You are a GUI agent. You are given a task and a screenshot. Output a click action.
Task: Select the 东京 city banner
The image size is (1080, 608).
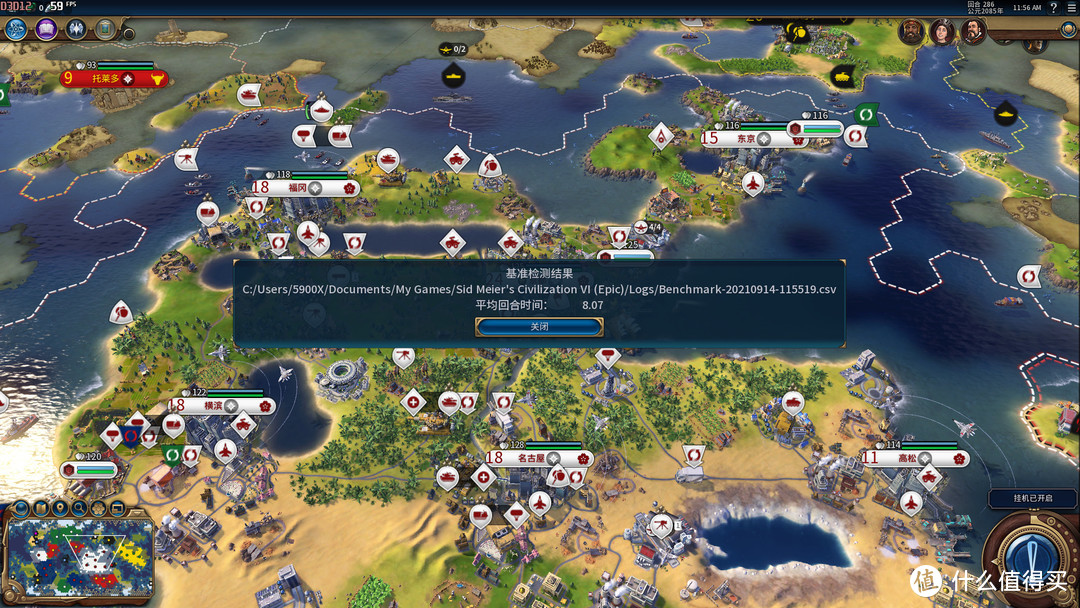[x=745, y=139]
